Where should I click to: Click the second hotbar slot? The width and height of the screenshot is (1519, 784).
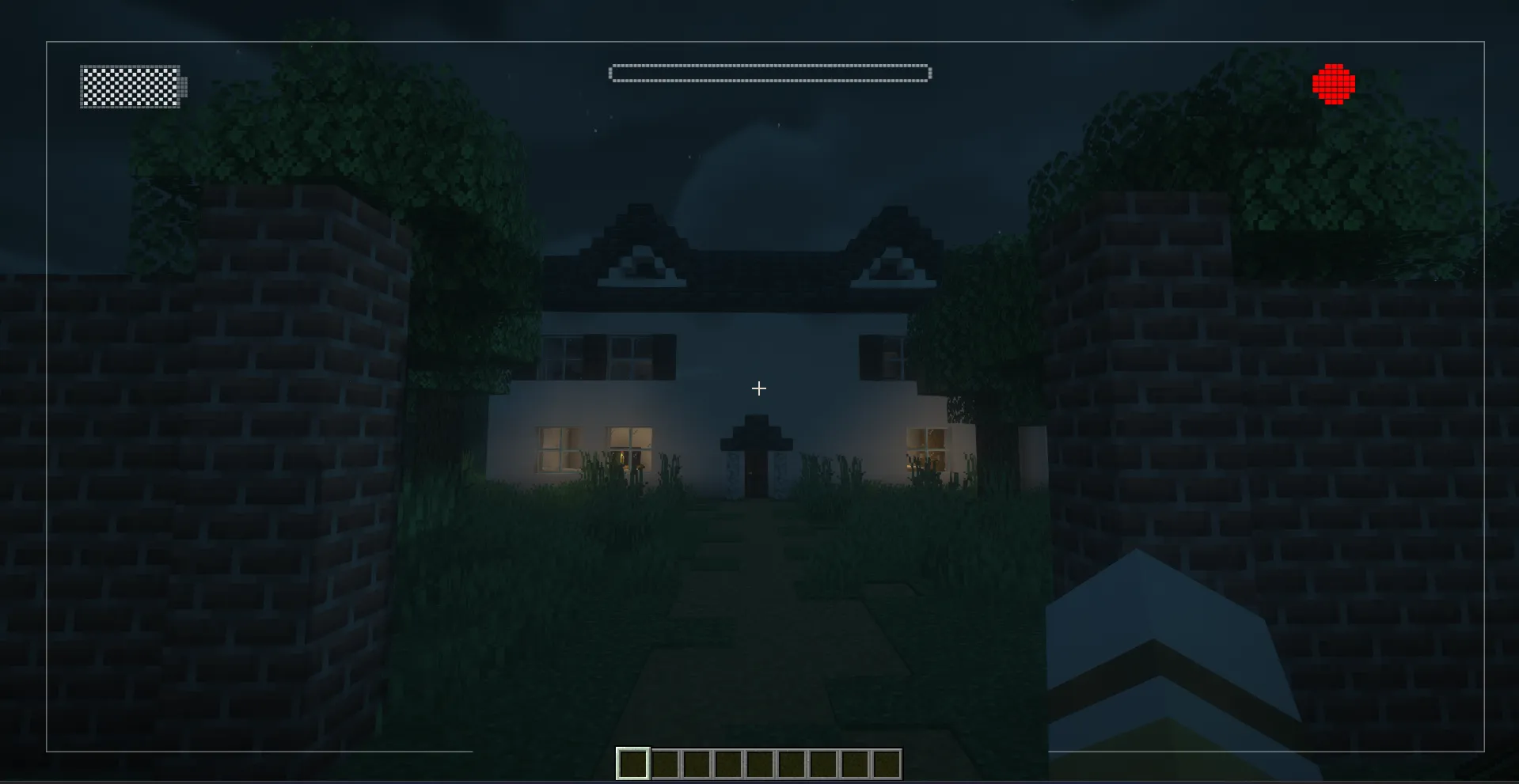coord(663,763)
